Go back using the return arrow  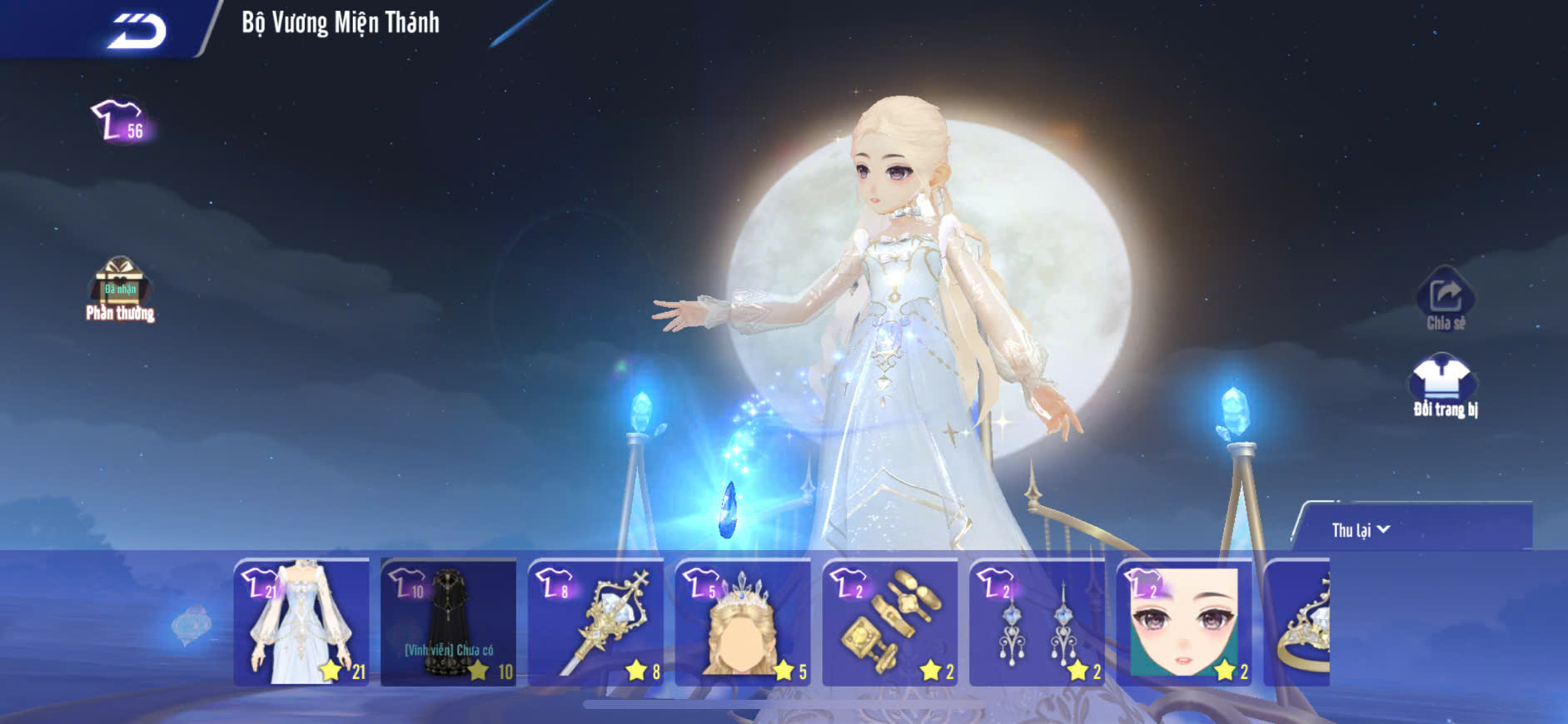click(136, 30)
